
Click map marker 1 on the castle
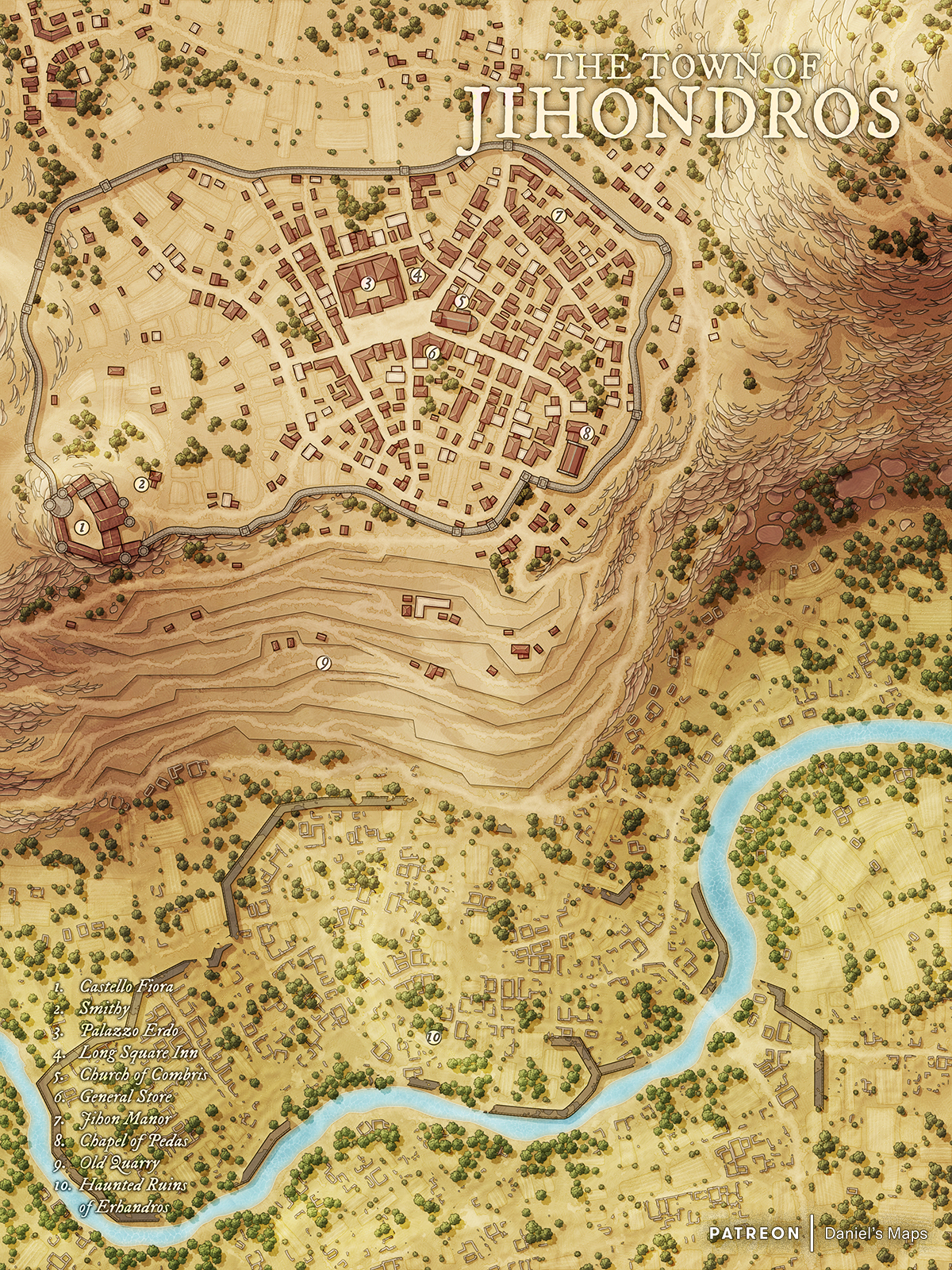[x=80, y=525]
